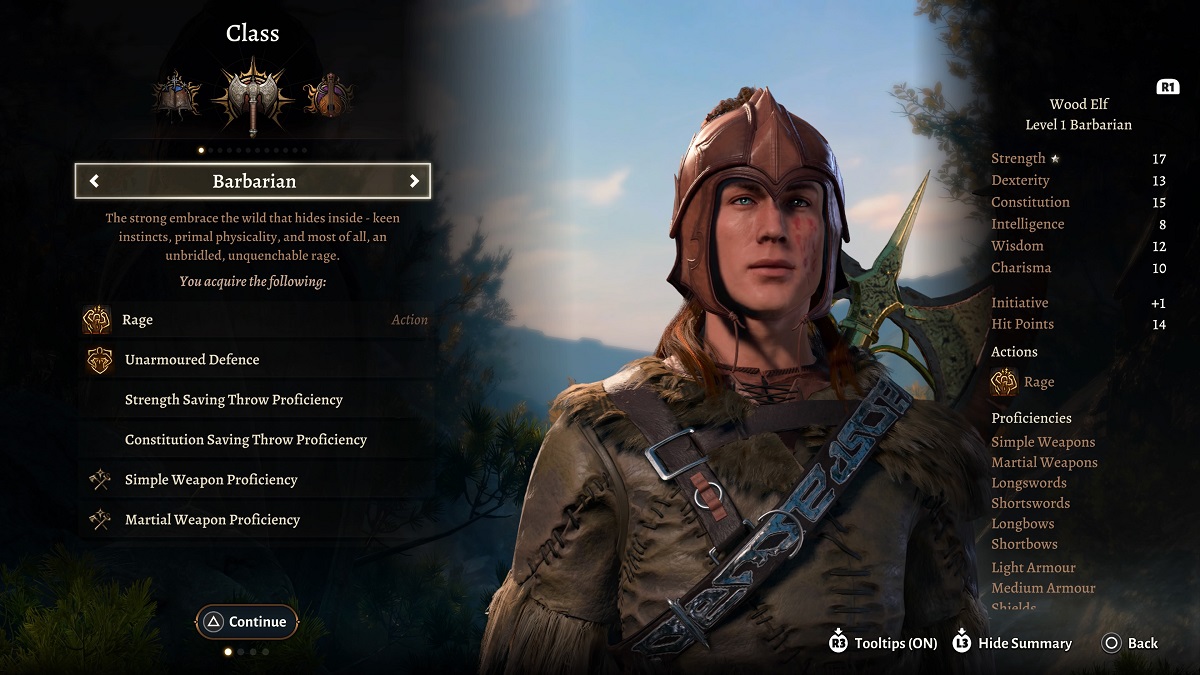Image resolution: width=1200 pixels, height=675 pixels.
Task: Select the previous class with left arrow
Action: [94, 181]
